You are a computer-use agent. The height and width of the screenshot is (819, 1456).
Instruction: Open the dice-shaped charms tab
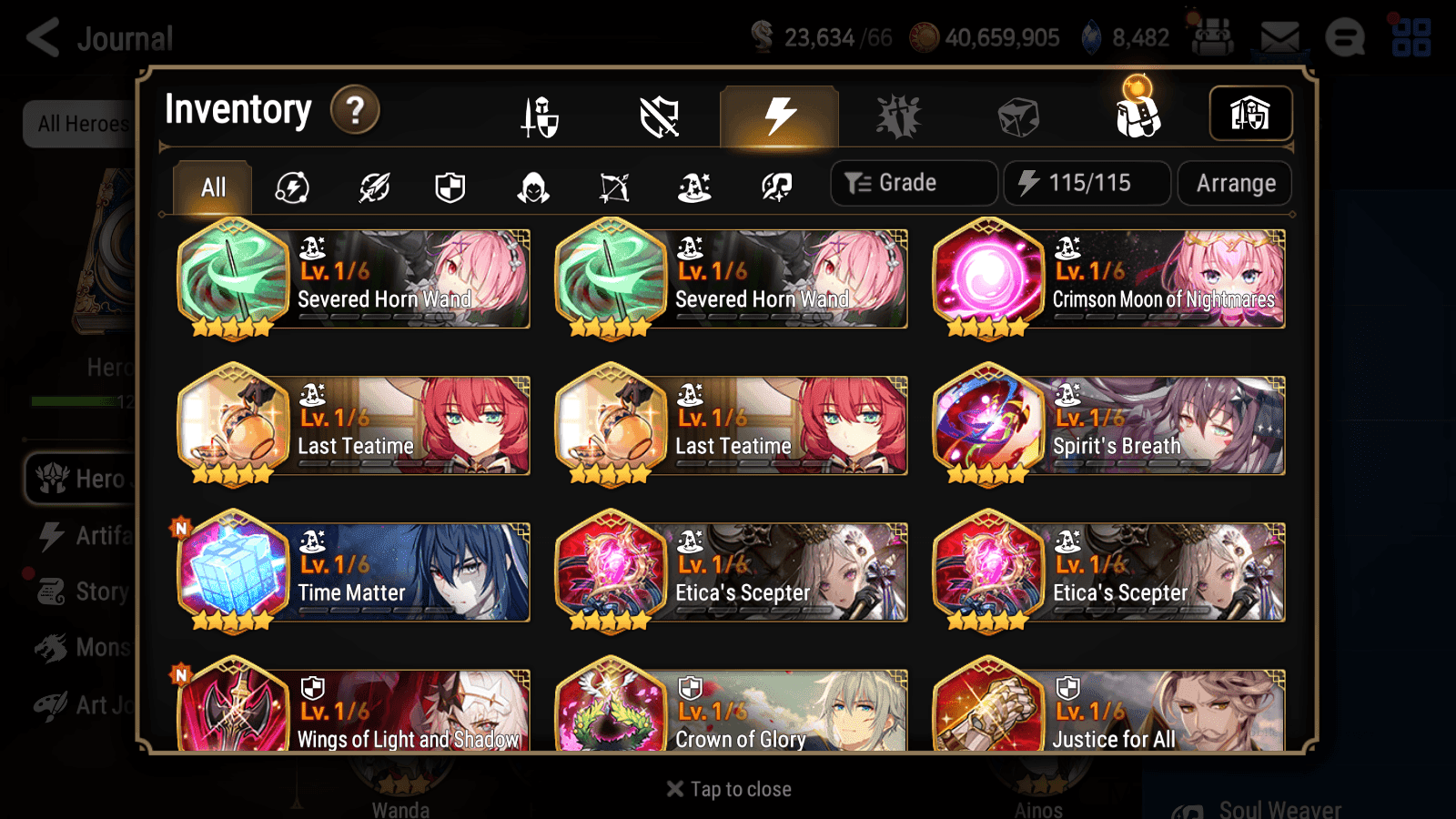1019,116
